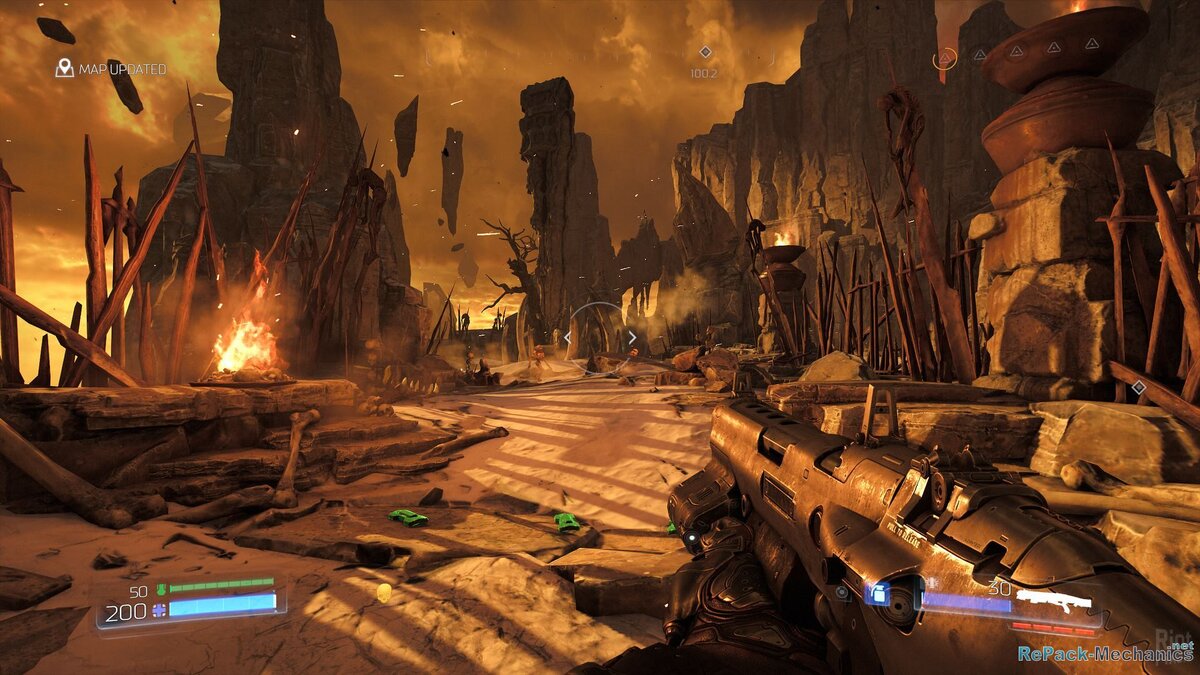
Task: Click the orange-circled triangle compass marker
Action: [x=944, y=58]
